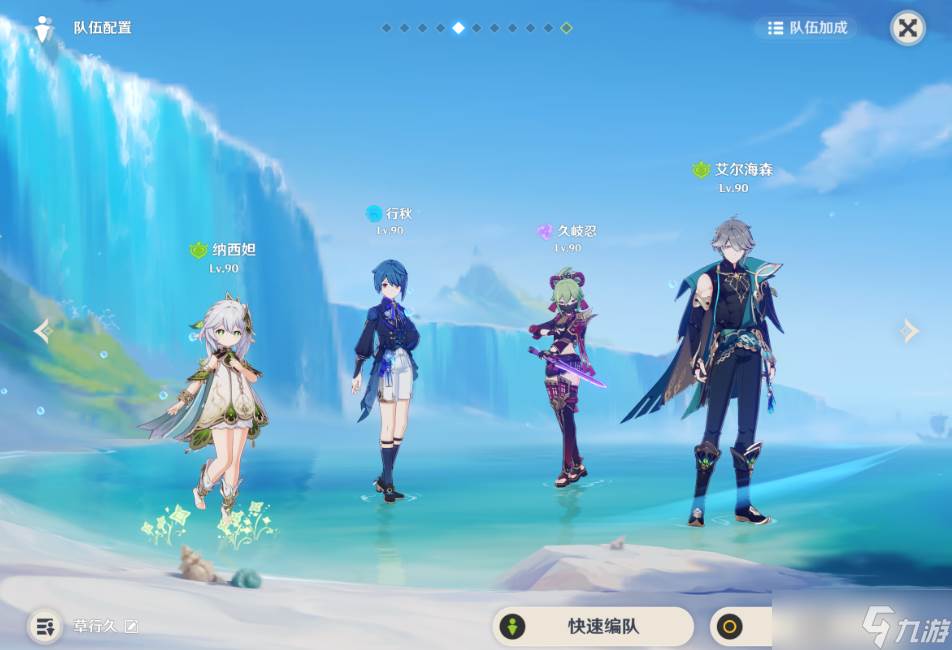Jump to the green diamond page indicator
The image size is (952, 650).
coord(566,28)
